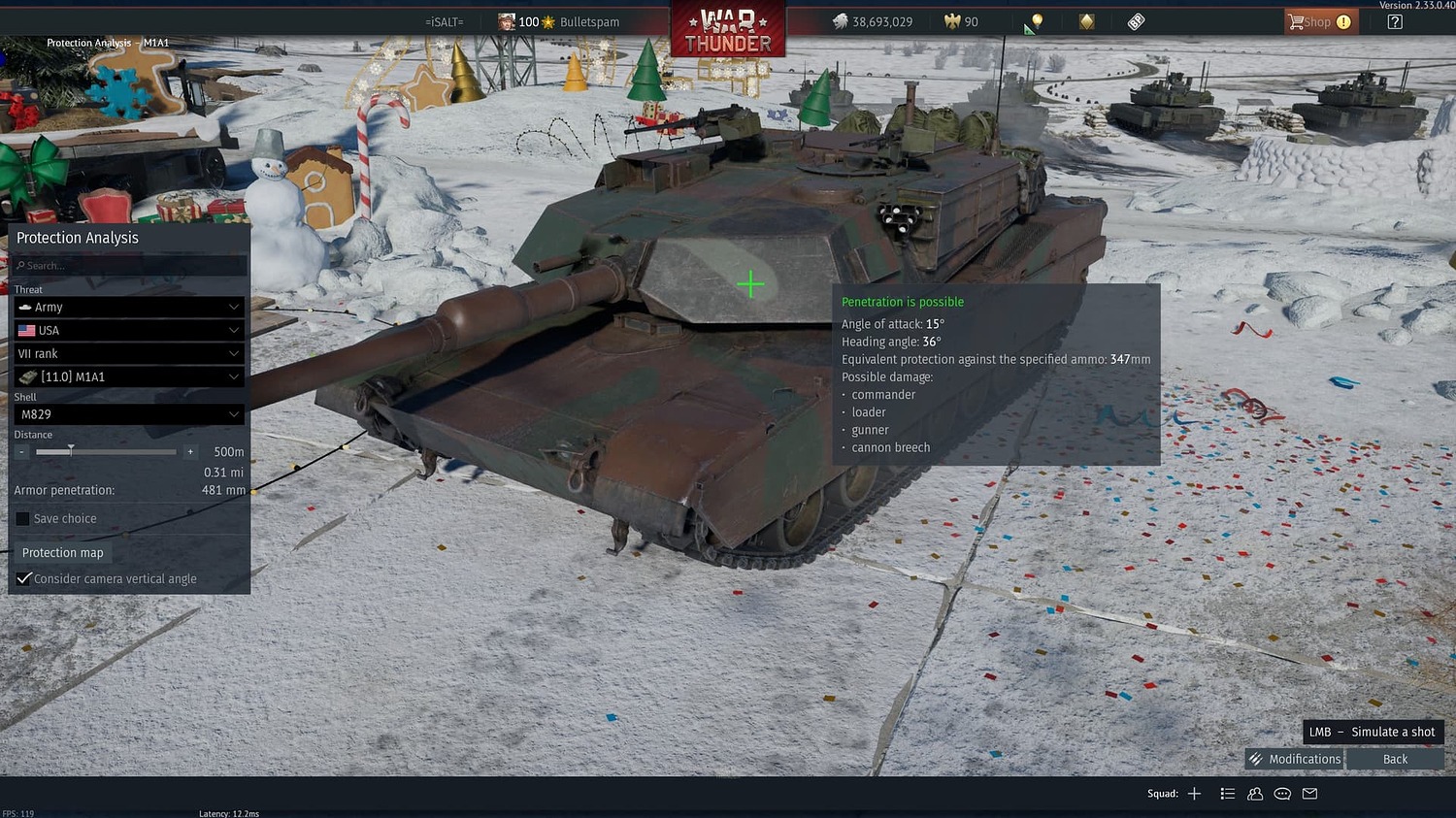Open the squad list icon
Screen dimensions: 1456x818
coord(1228,793)
